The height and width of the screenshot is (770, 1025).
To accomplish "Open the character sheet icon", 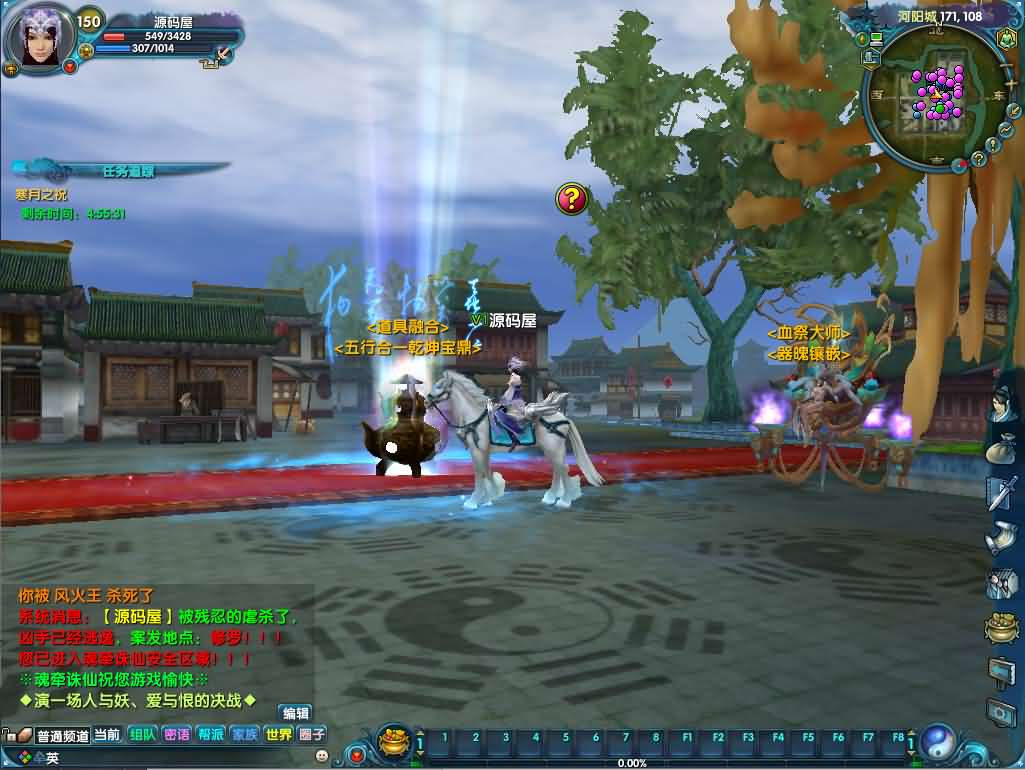I will 1001,406.
